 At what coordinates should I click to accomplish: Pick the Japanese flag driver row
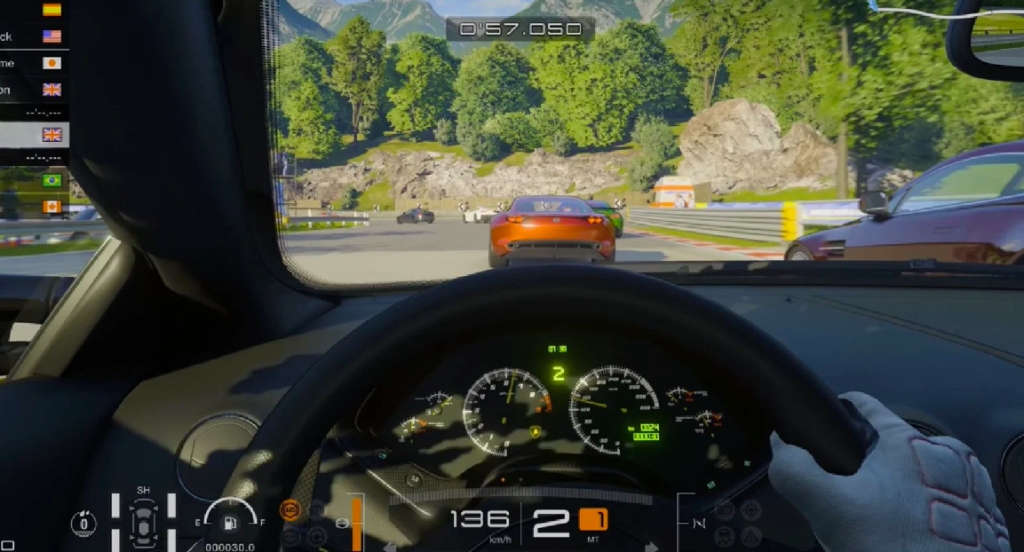(x=34, y=63)
